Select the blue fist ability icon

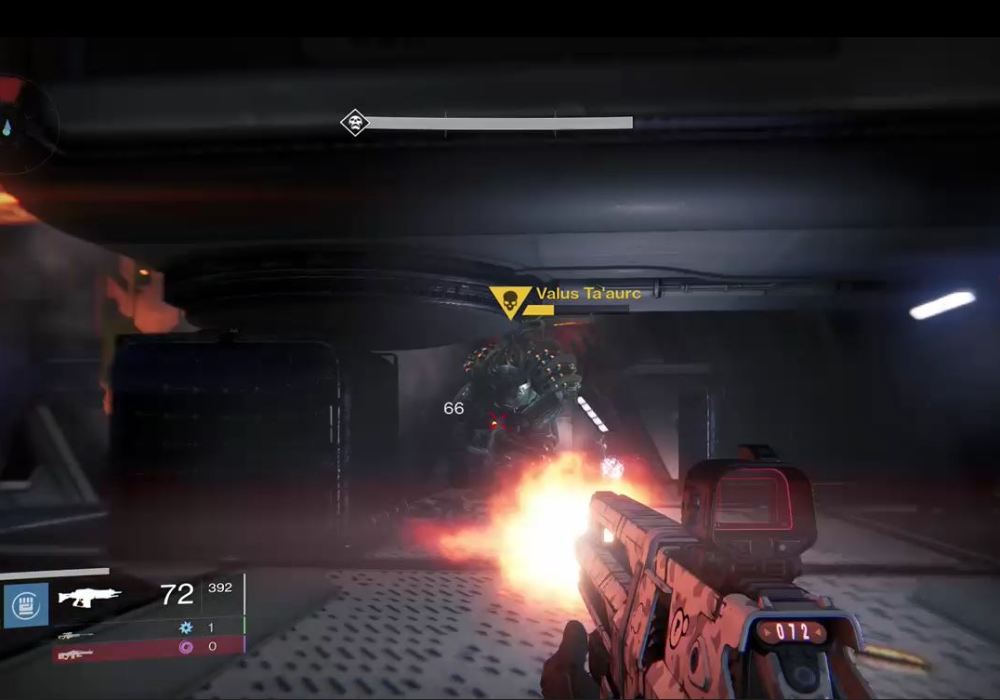tap(25, 604)
